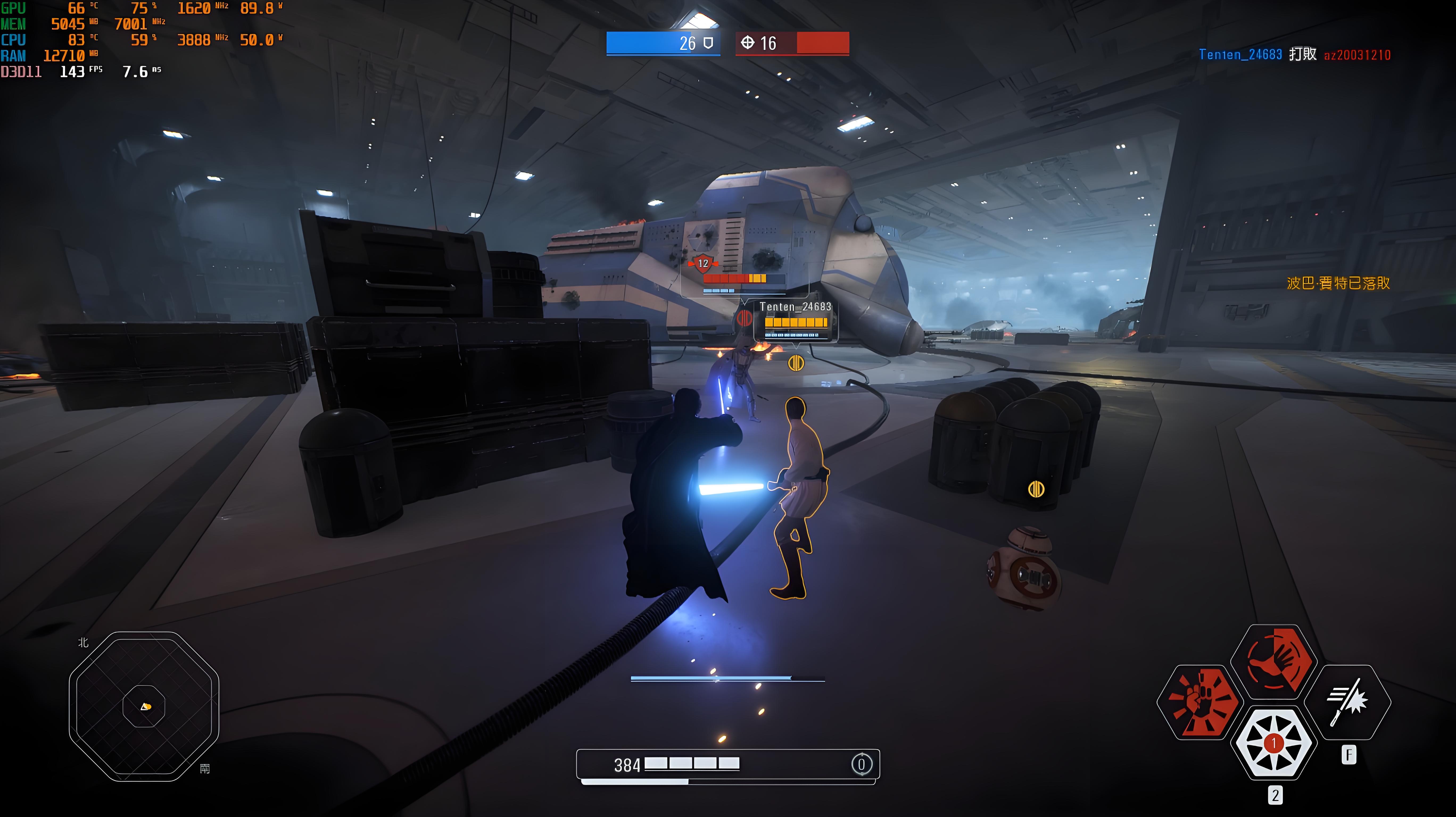Activate the red fist burst ability
Screen dimensions: 1456x817
pyautogui.click(x=1200, y=702)
